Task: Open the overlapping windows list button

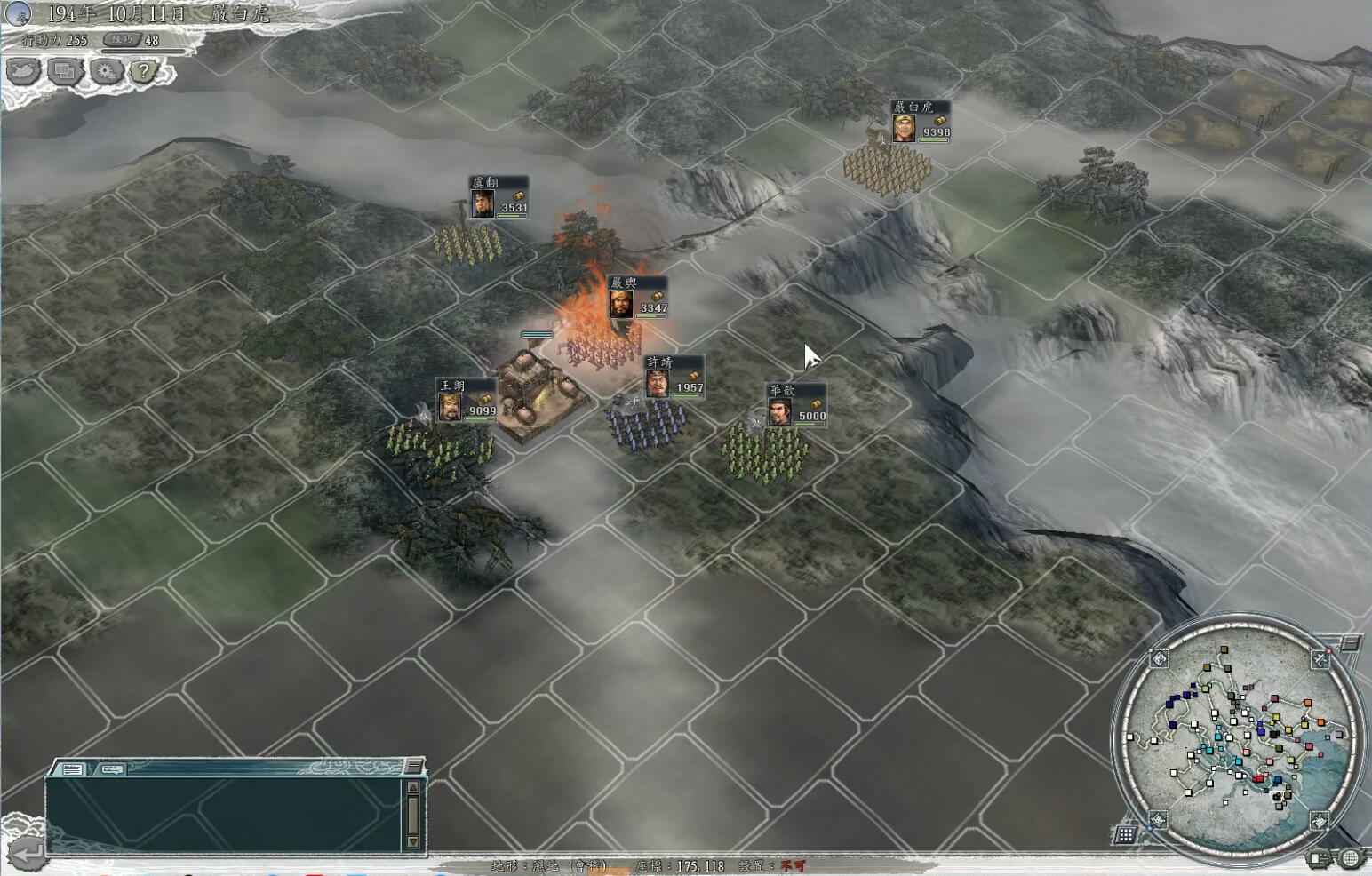Action: 64,70
